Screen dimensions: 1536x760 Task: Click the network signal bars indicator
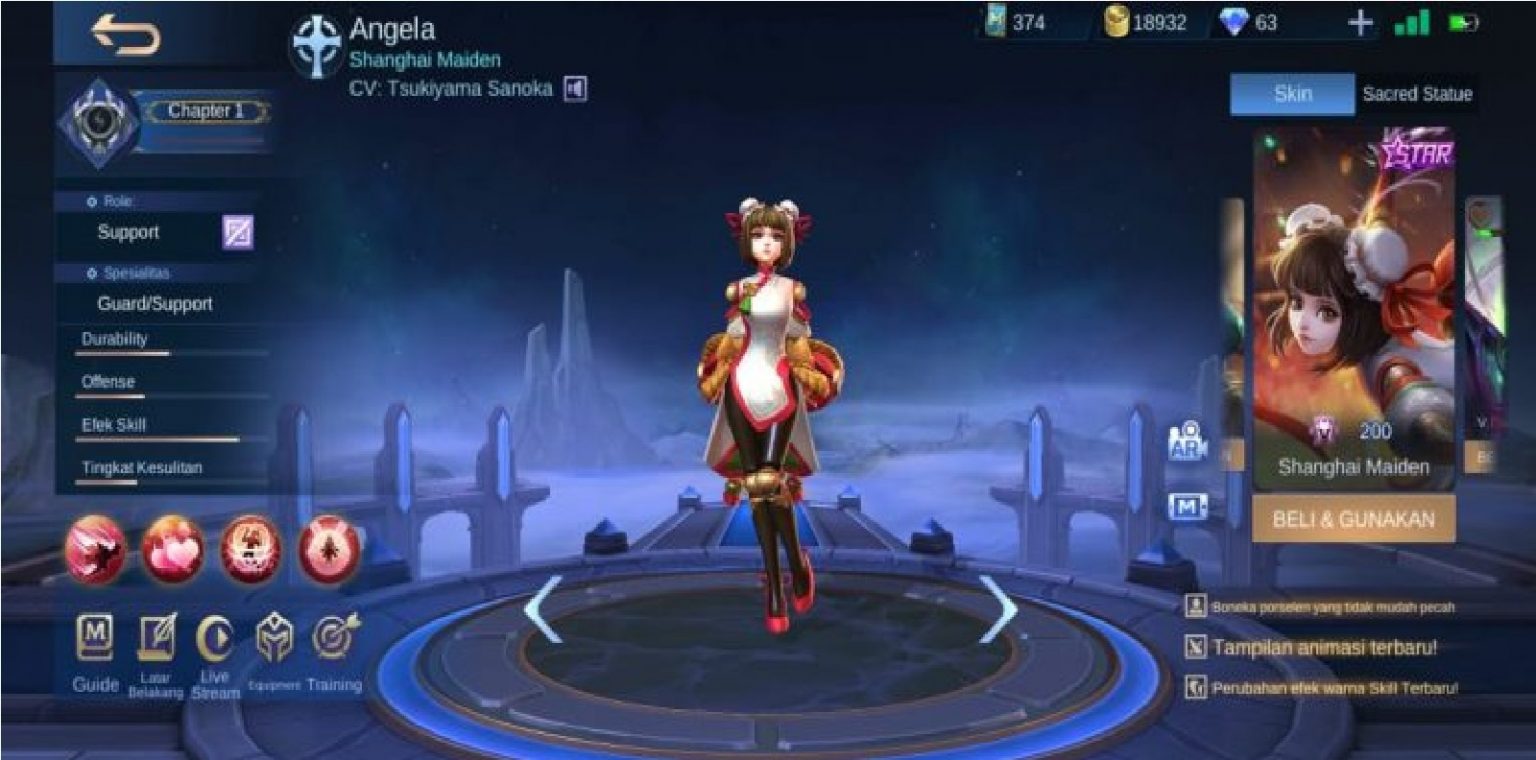pos(1410,23)
